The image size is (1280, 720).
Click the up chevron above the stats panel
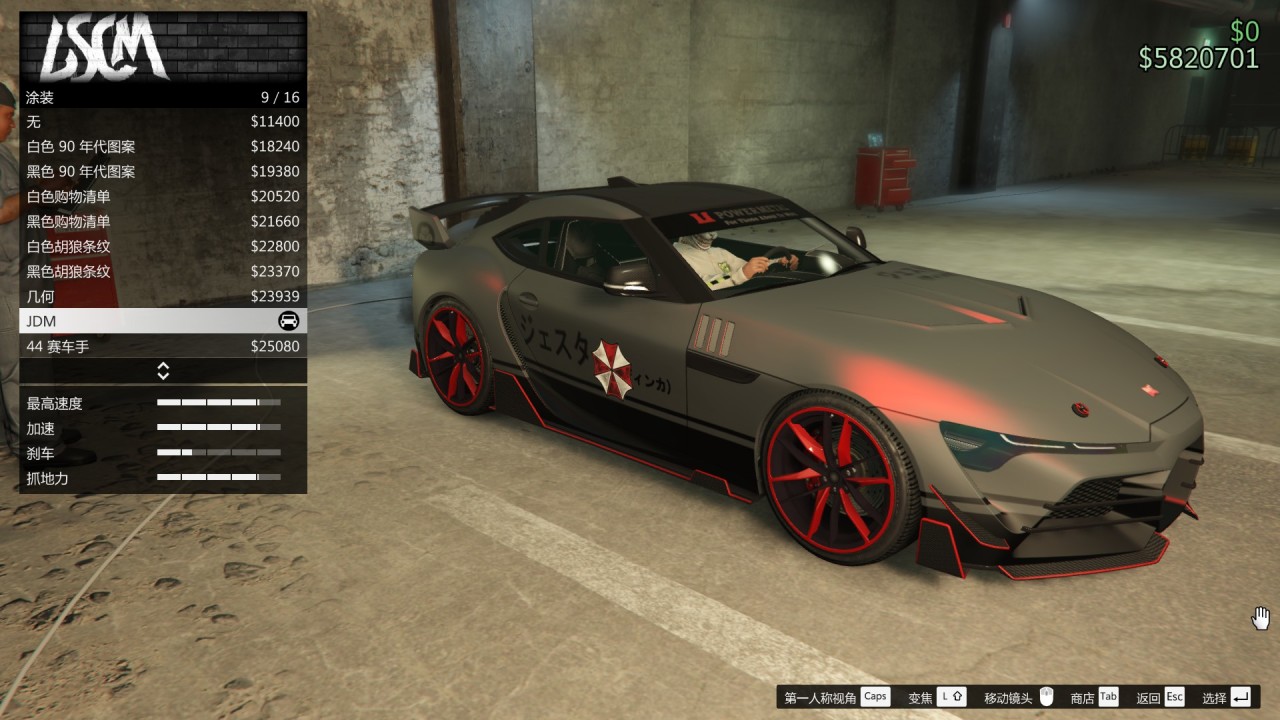tap(162, 366)
